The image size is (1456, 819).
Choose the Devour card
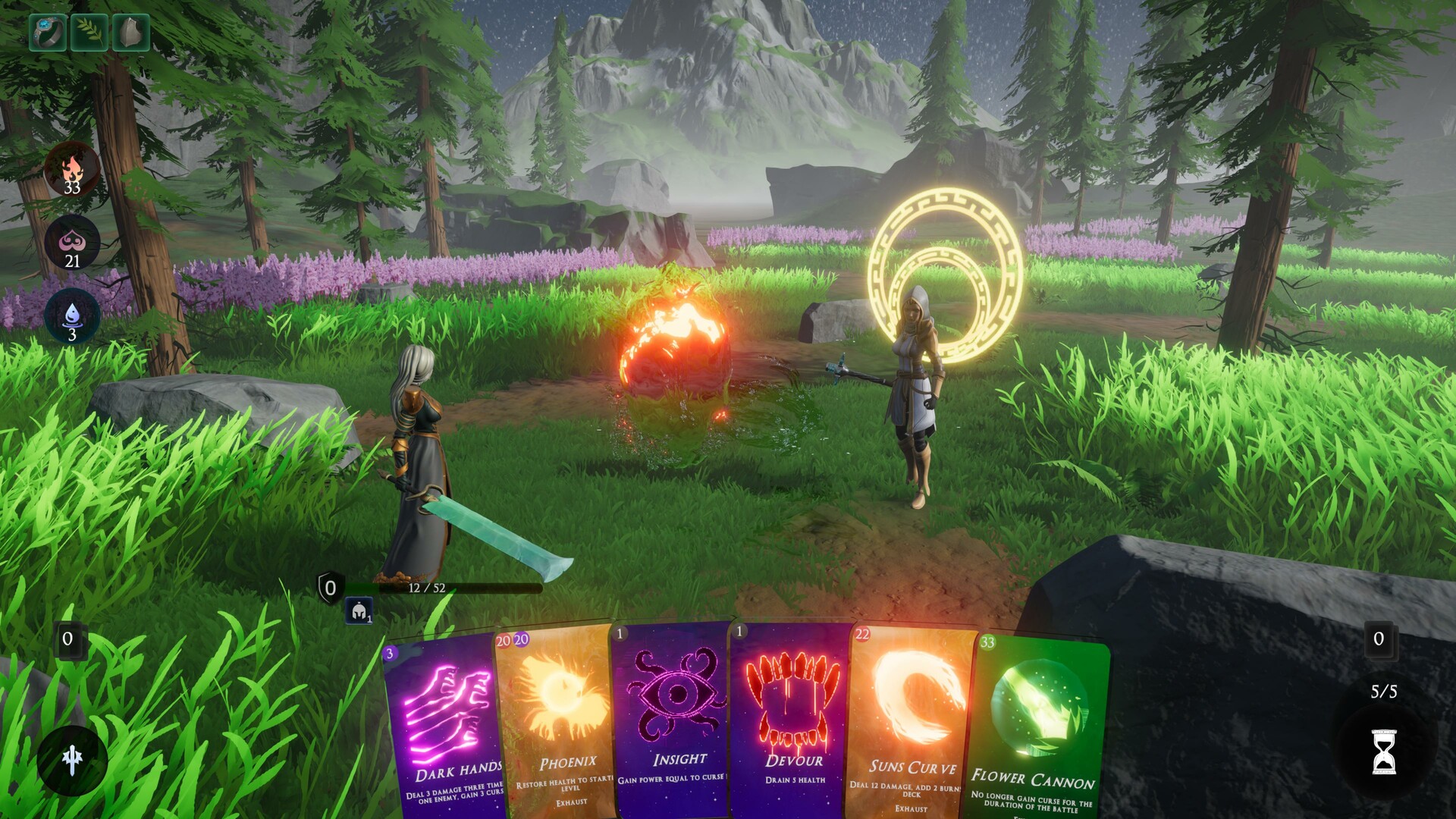(794, 720)
